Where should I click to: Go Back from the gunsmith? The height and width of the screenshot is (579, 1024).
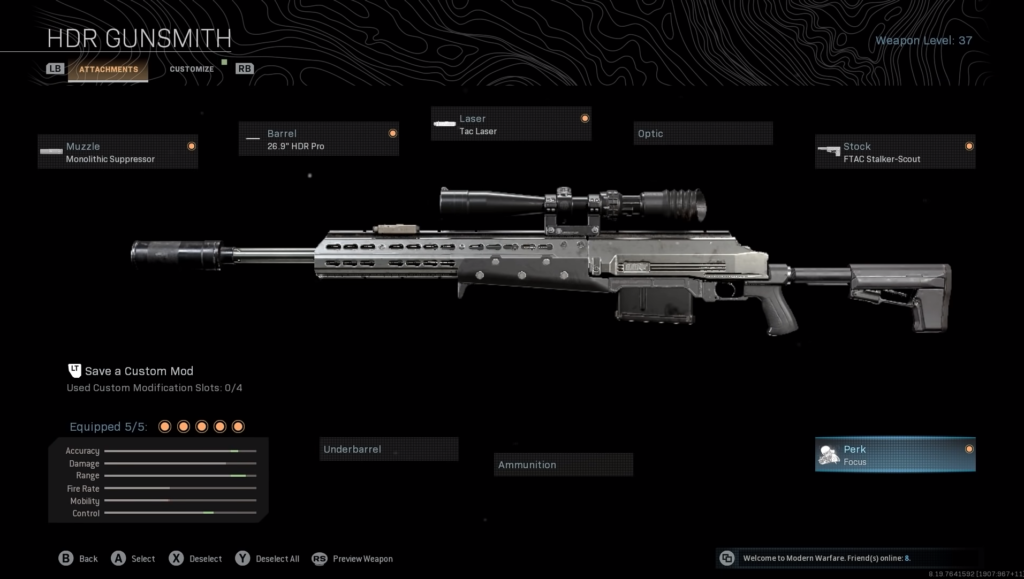tap(79, 559)
